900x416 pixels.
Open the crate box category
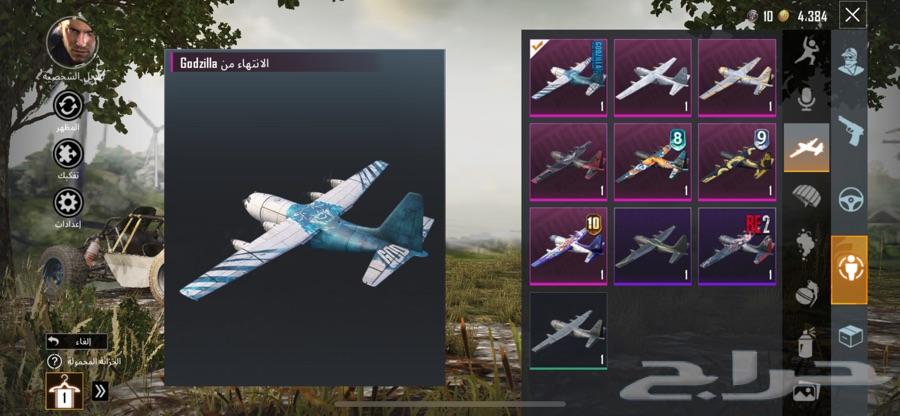[851, 337]
